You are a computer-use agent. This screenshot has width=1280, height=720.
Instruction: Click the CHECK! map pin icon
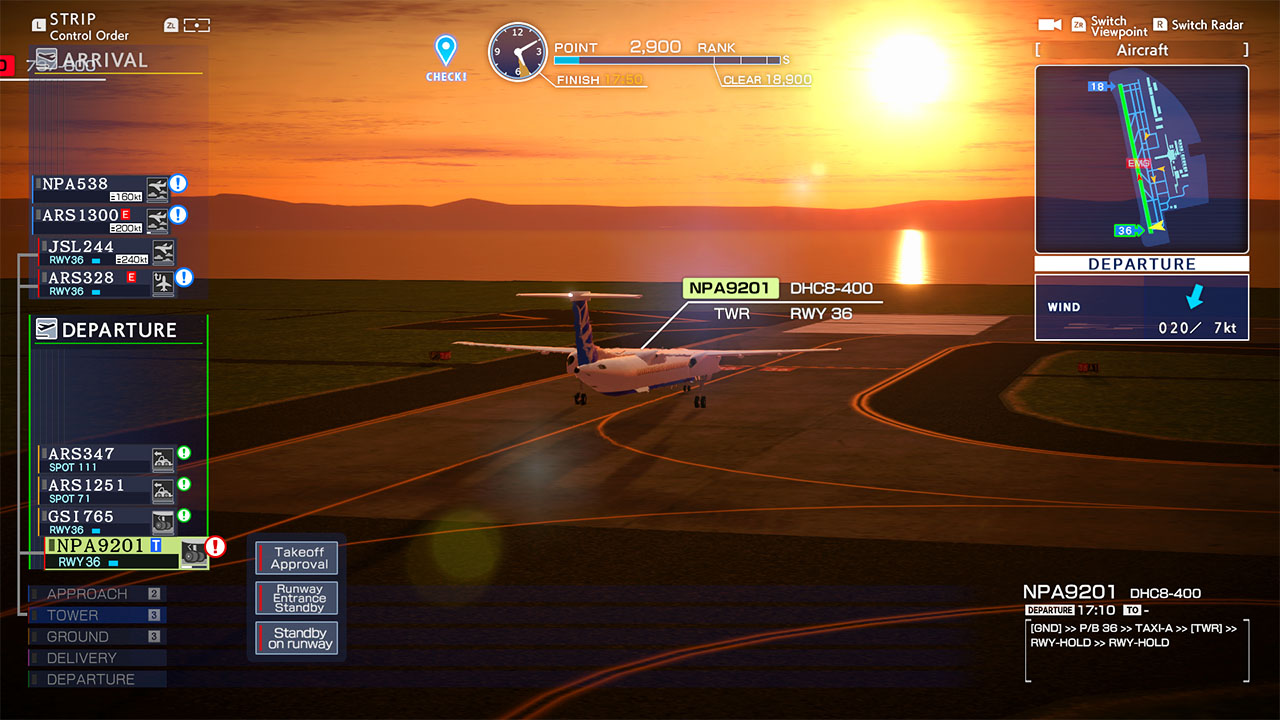[446, 48]
